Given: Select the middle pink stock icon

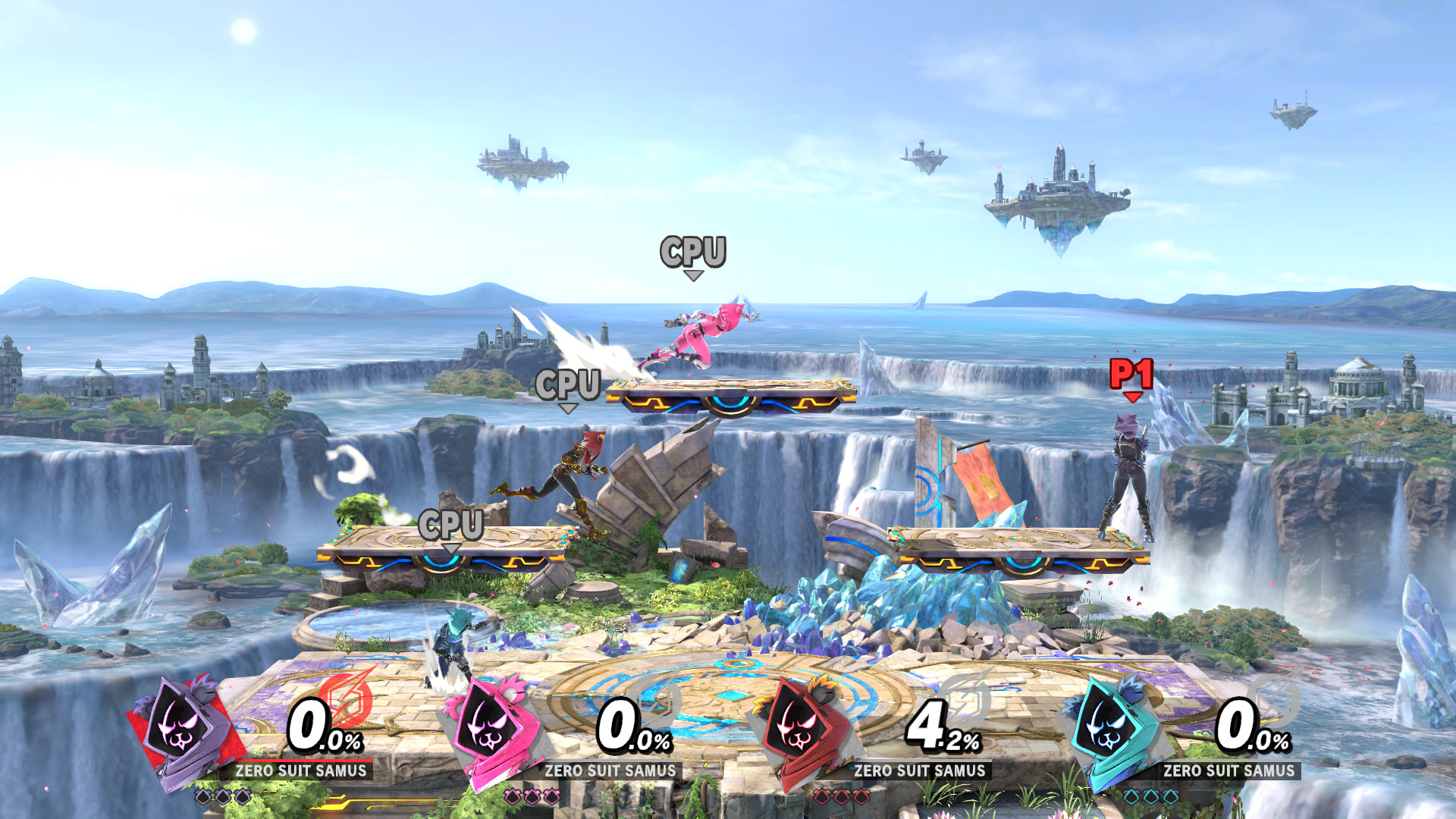Looking at the screenshot, I should coord(531,795).
